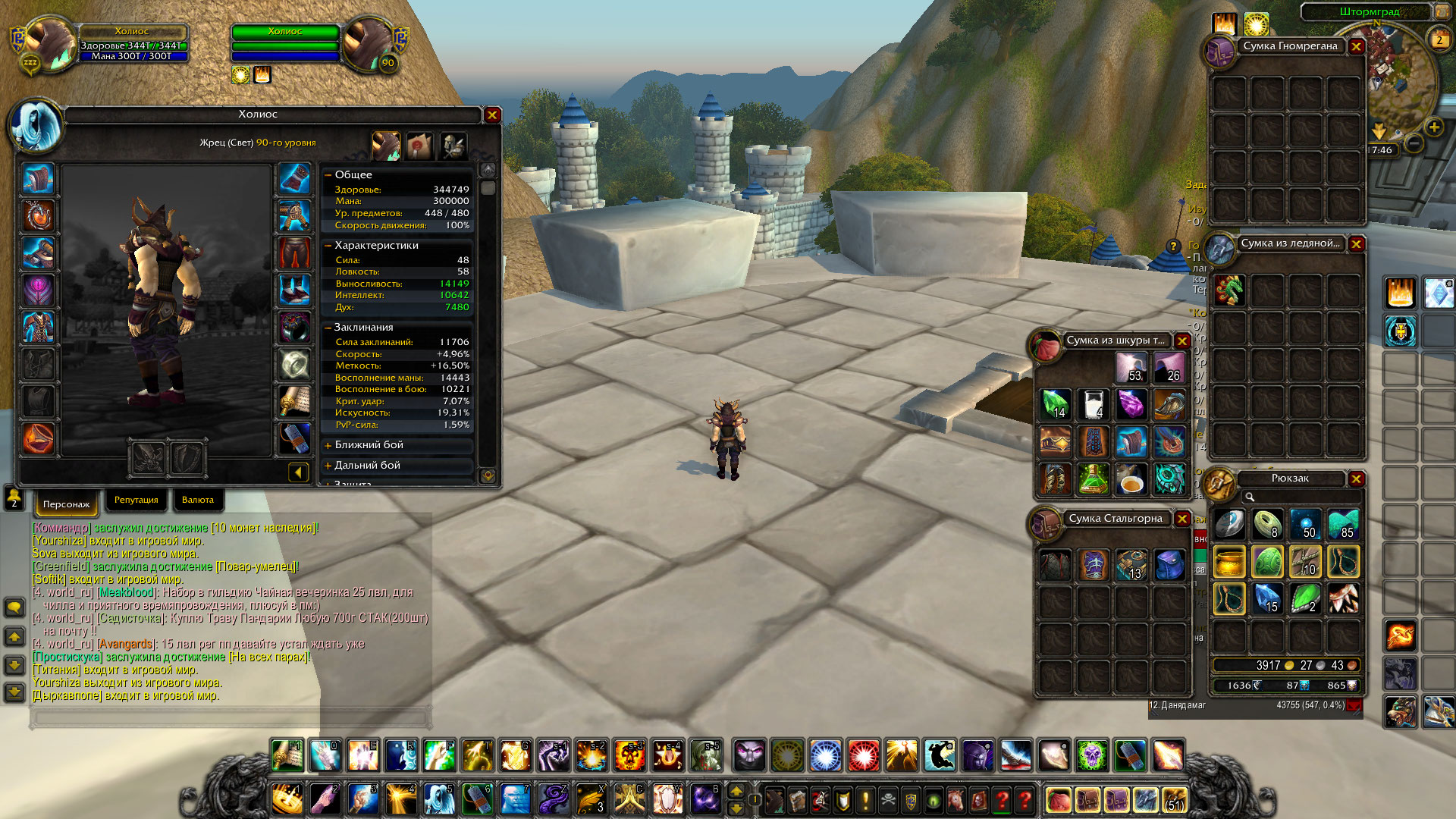Zoom in the minimap
The height and width of the screenshot is (819, 1456).
(x=1434, y=127)
